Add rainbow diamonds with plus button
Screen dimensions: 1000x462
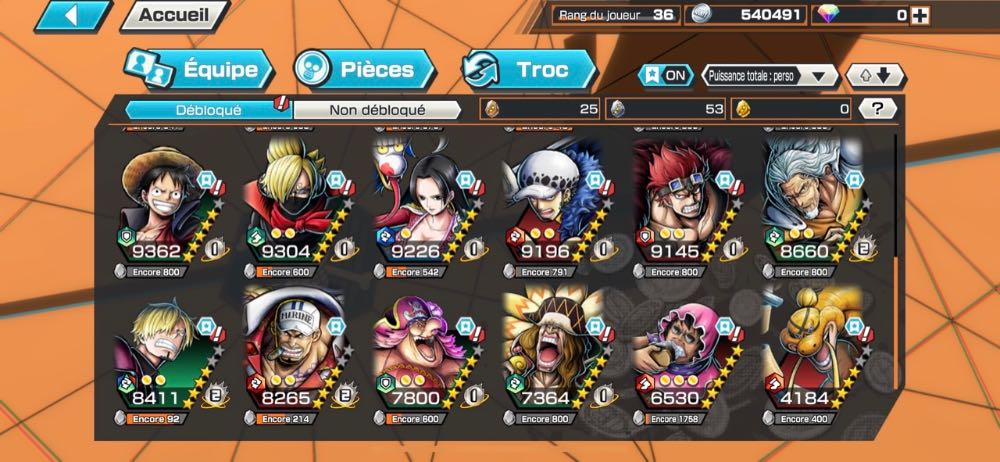pyautogui.click(x=920, y=15)
